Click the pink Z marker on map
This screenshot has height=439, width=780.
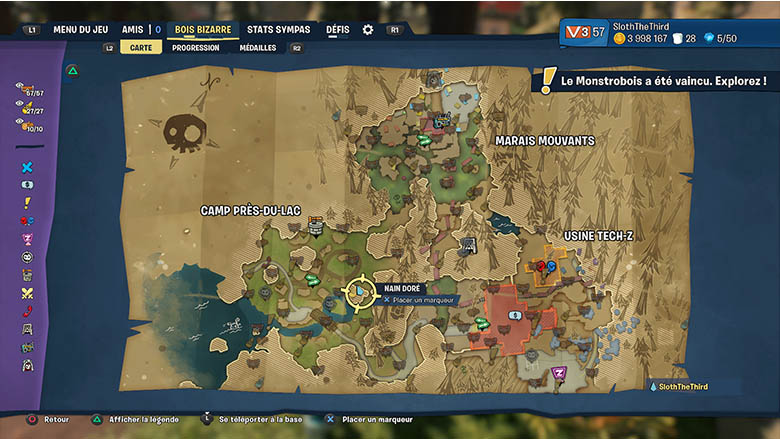559,373
